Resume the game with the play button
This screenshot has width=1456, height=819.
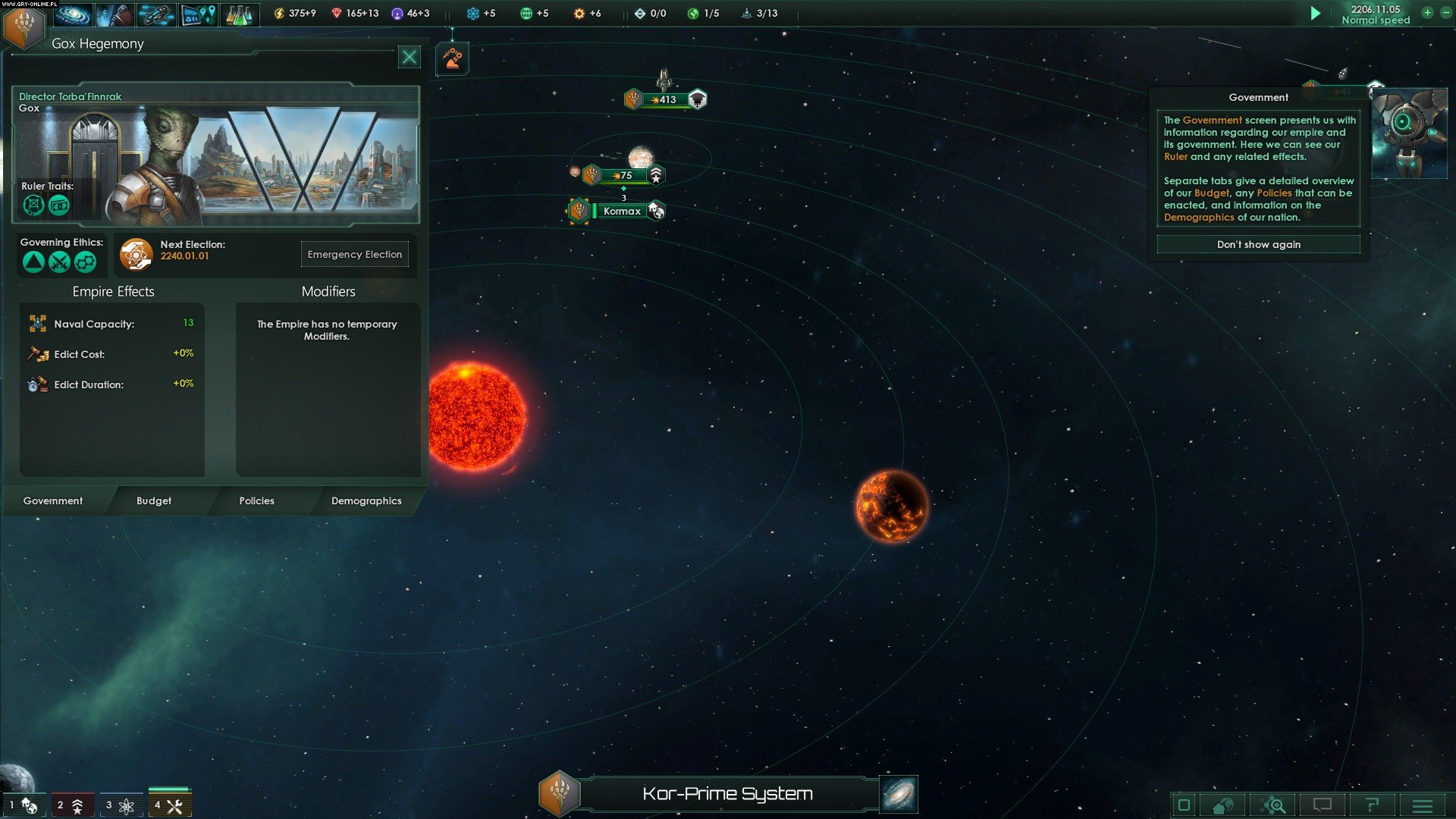click(1316, 14)
